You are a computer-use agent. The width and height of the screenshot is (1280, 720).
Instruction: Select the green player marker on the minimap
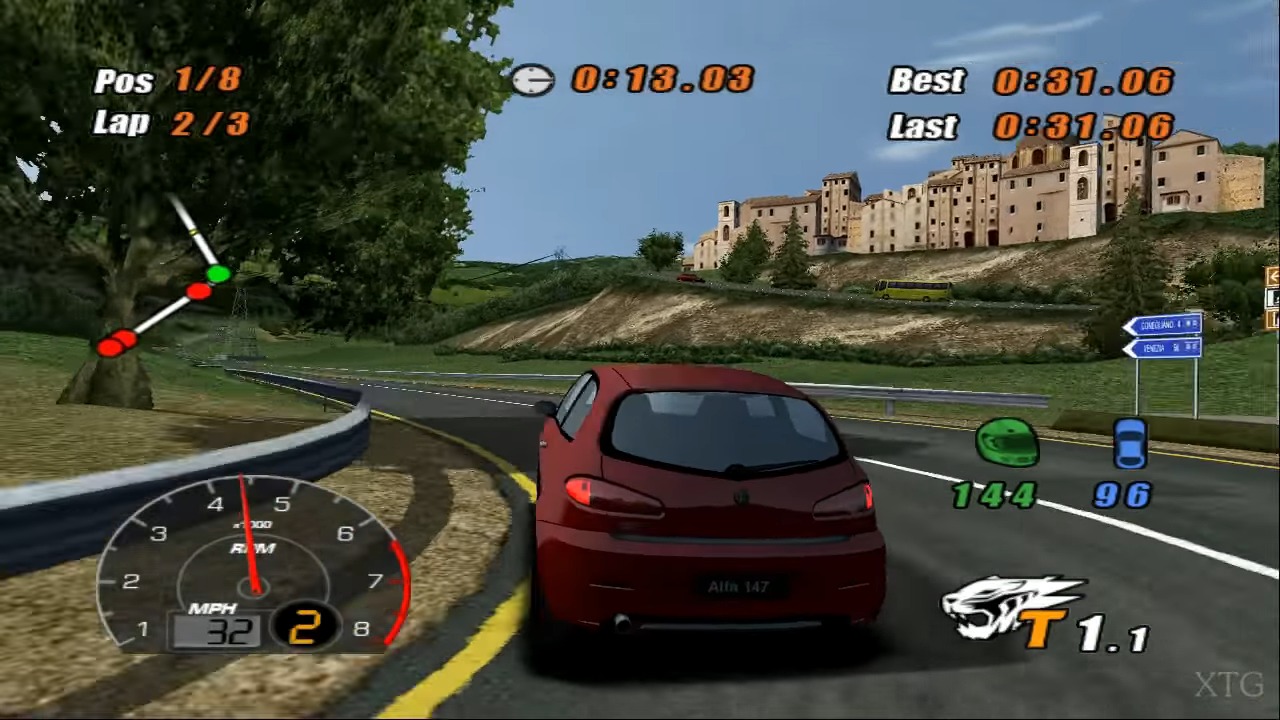click(x=218, y=273)
